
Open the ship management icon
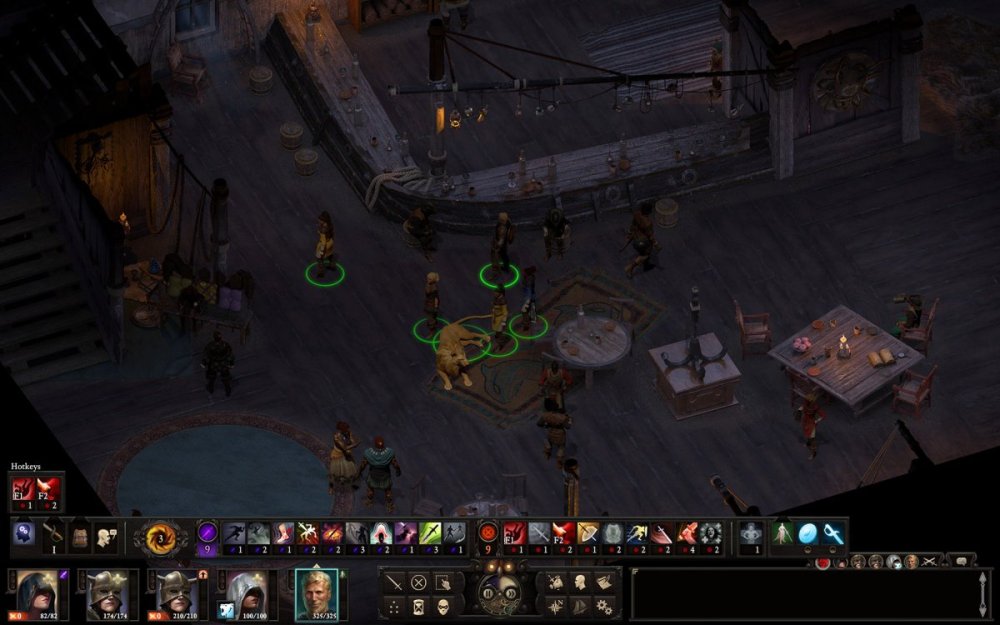pyautogui.click(x=579, y=607)
